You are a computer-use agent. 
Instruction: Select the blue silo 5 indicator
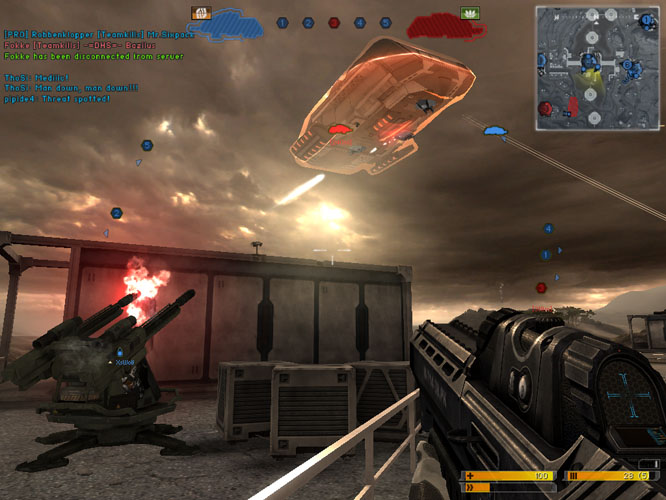tap(386, 22)
